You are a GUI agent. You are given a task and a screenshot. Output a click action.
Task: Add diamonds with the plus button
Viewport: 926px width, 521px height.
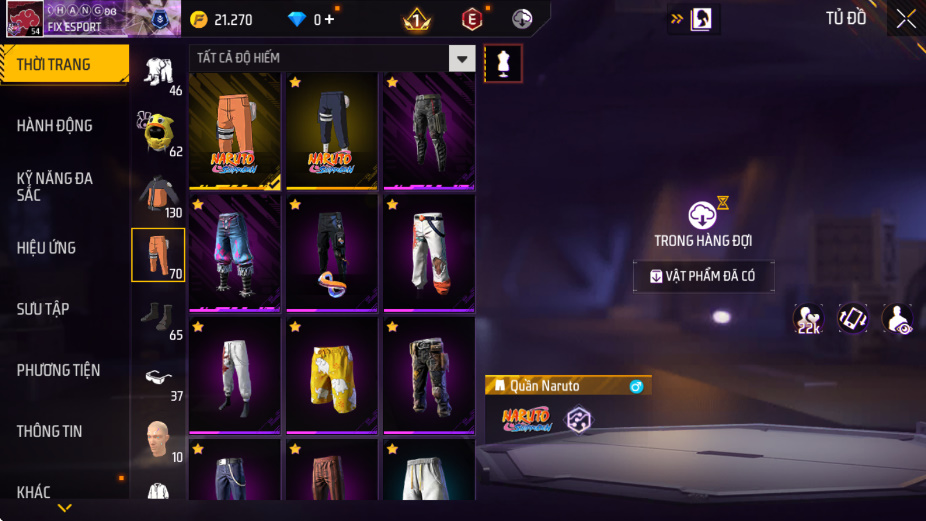point(330,19)
